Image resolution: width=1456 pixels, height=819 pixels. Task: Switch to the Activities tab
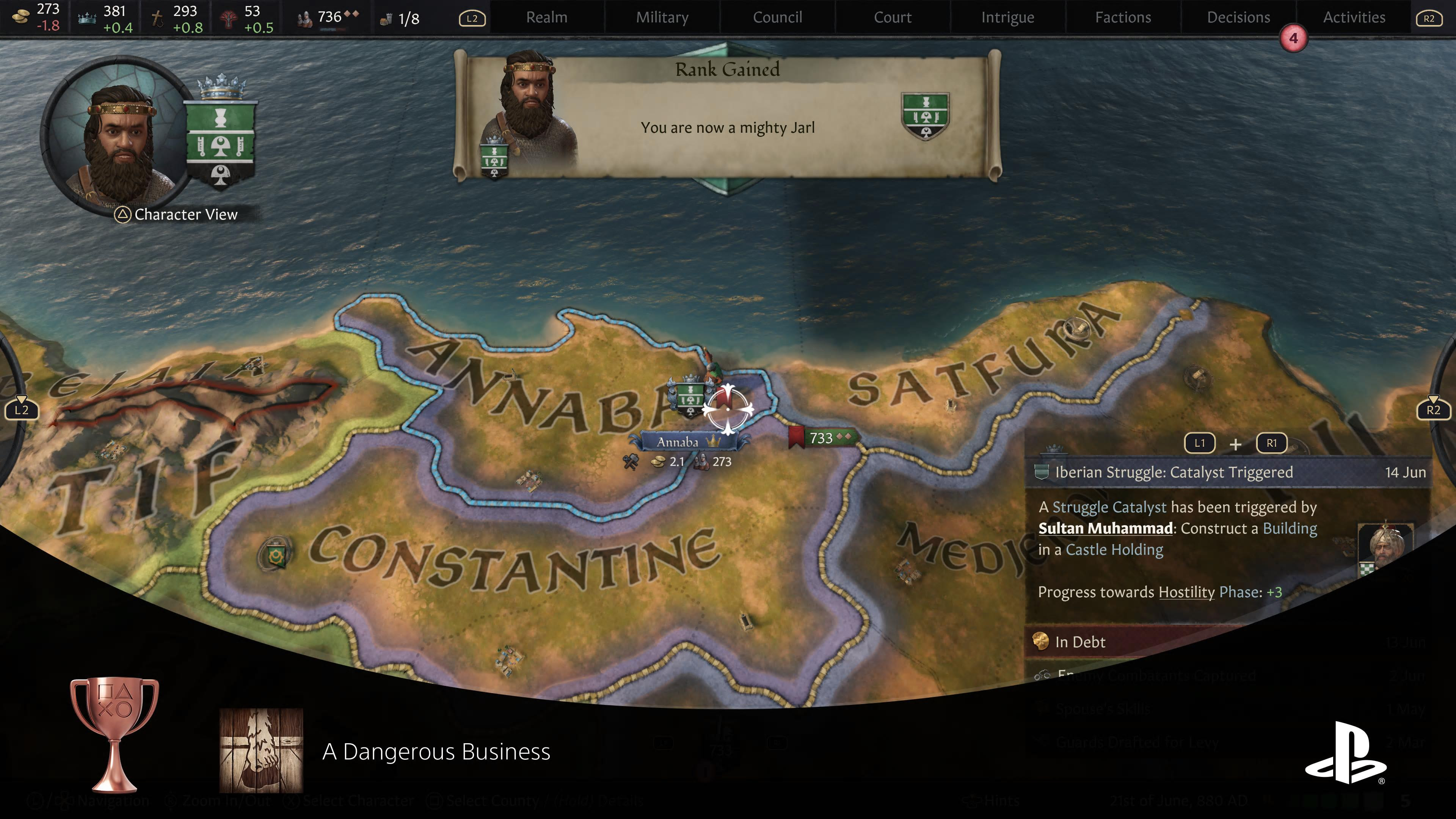1354,17
